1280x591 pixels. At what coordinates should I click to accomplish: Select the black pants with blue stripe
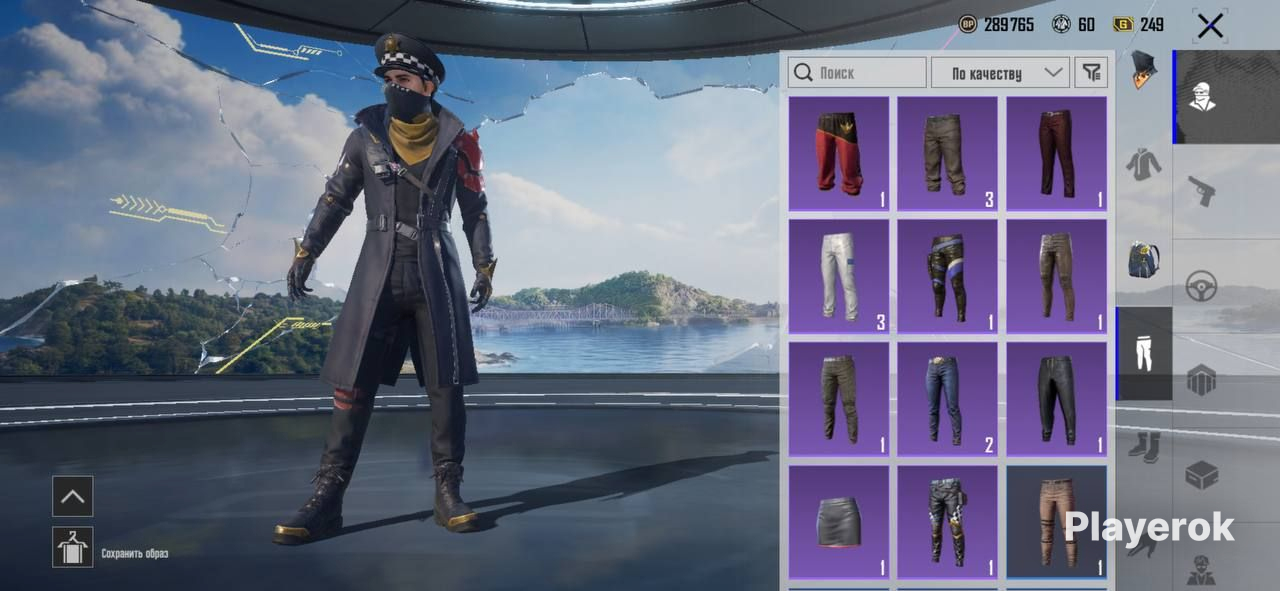tap(946, 276)
